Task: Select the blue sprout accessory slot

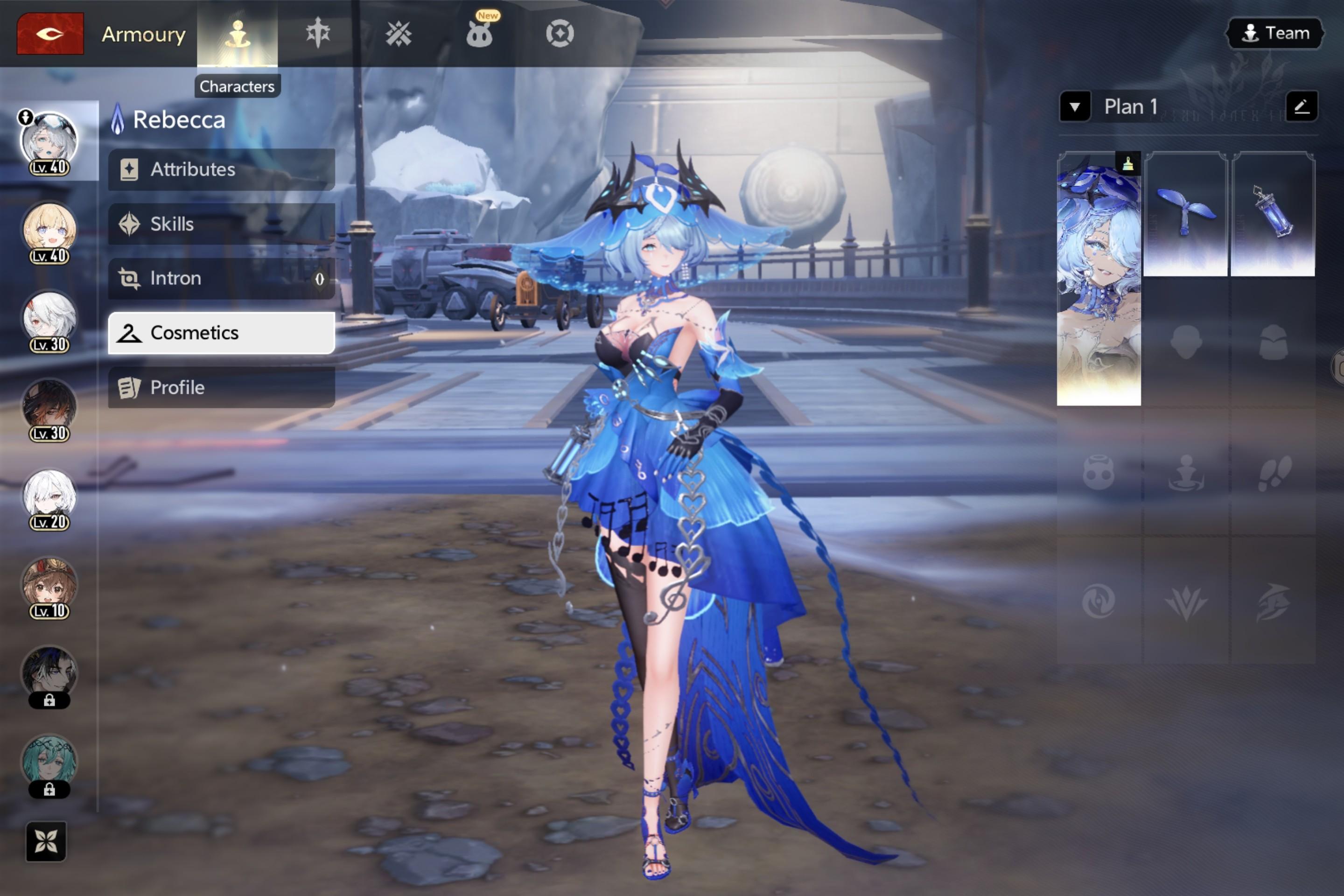Action: coord(1185,214)
